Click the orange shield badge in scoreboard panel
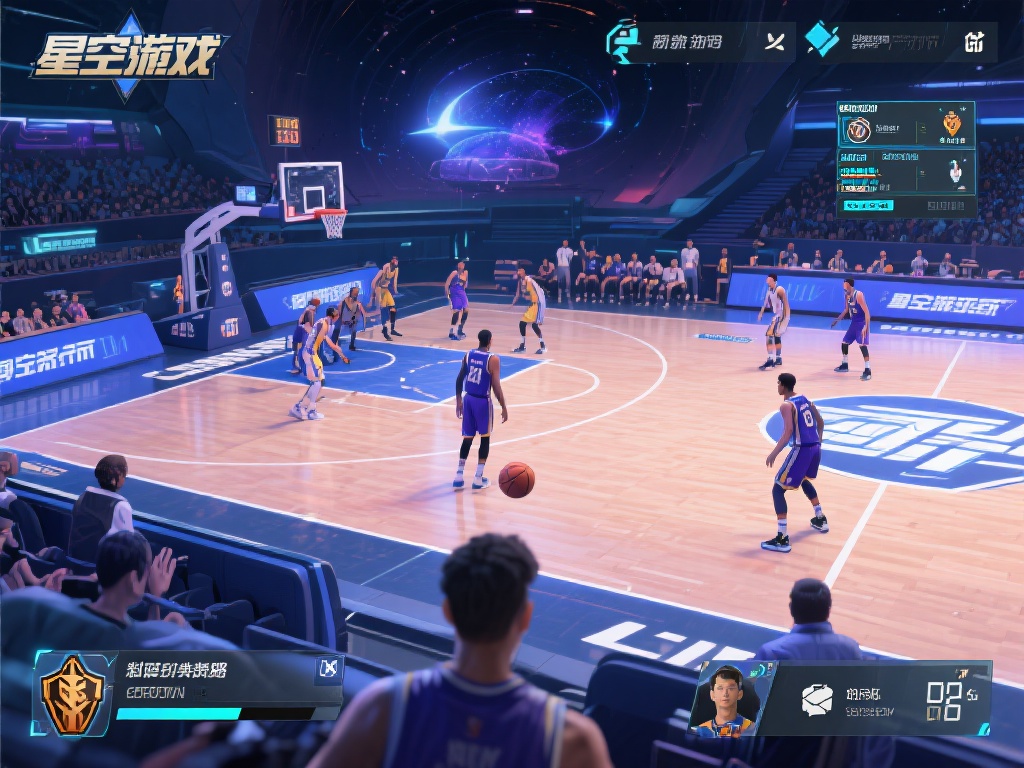This screenshot has height=768, width=1024. [952, 124]
